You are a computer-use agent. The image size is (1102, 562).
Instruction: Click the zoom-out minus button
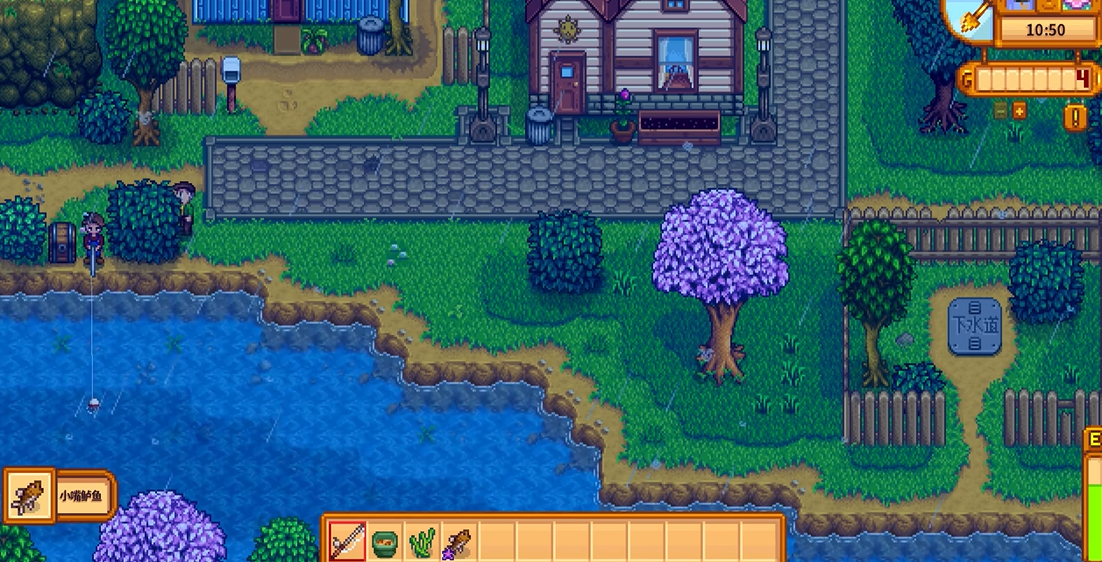[1000, 110]
